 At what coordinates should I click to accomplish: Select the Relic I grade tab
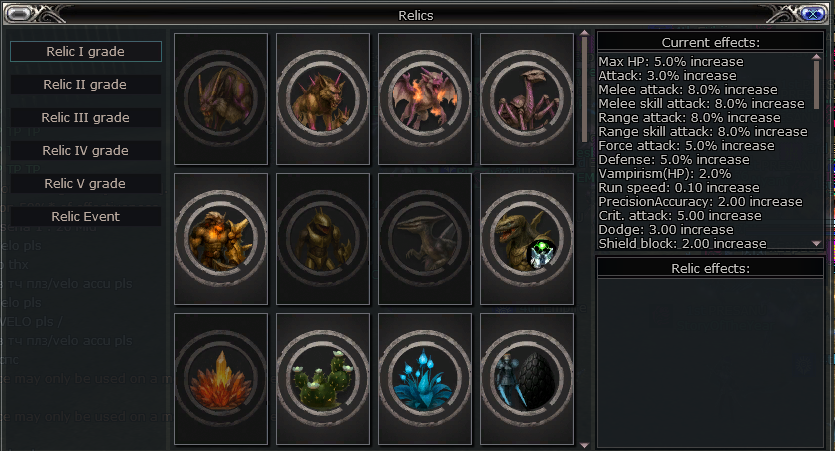coord(85,51)
